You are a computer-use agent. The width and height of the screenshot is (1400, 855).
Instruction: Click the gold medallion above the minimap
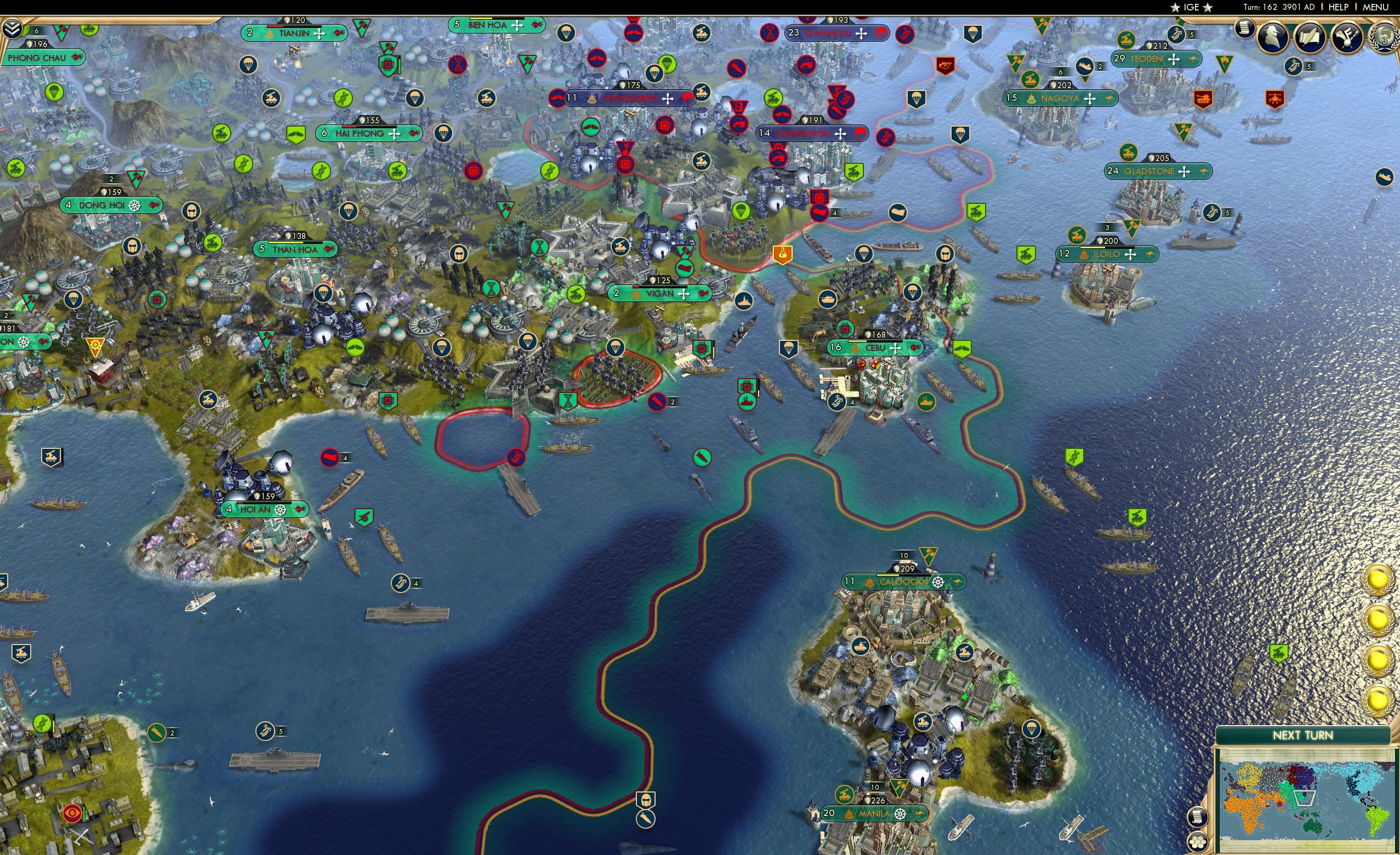point(1378,703)
